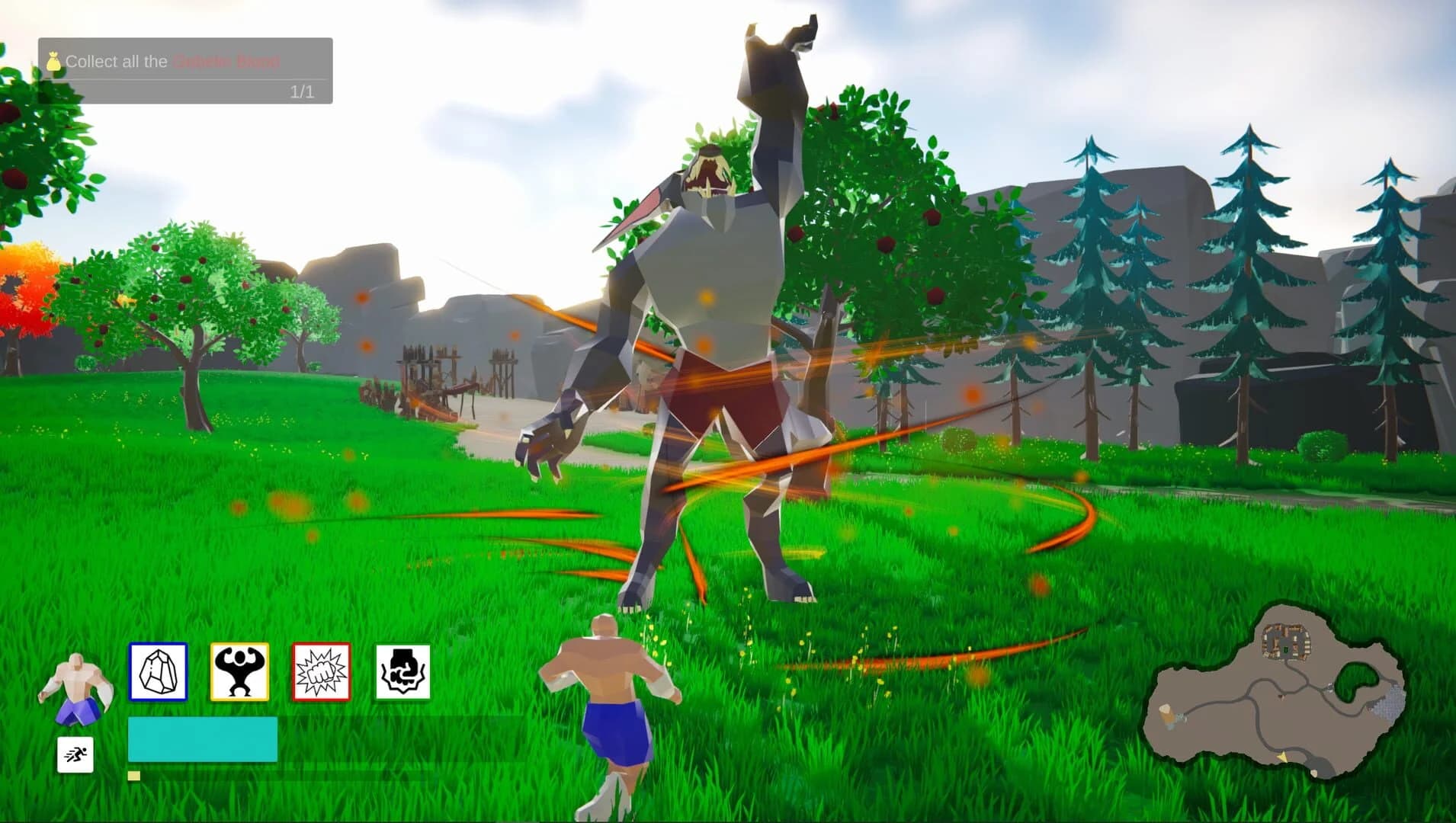The image size is (1456, 823).
Task: Click the Collect all the objective text
Action: 116,62
